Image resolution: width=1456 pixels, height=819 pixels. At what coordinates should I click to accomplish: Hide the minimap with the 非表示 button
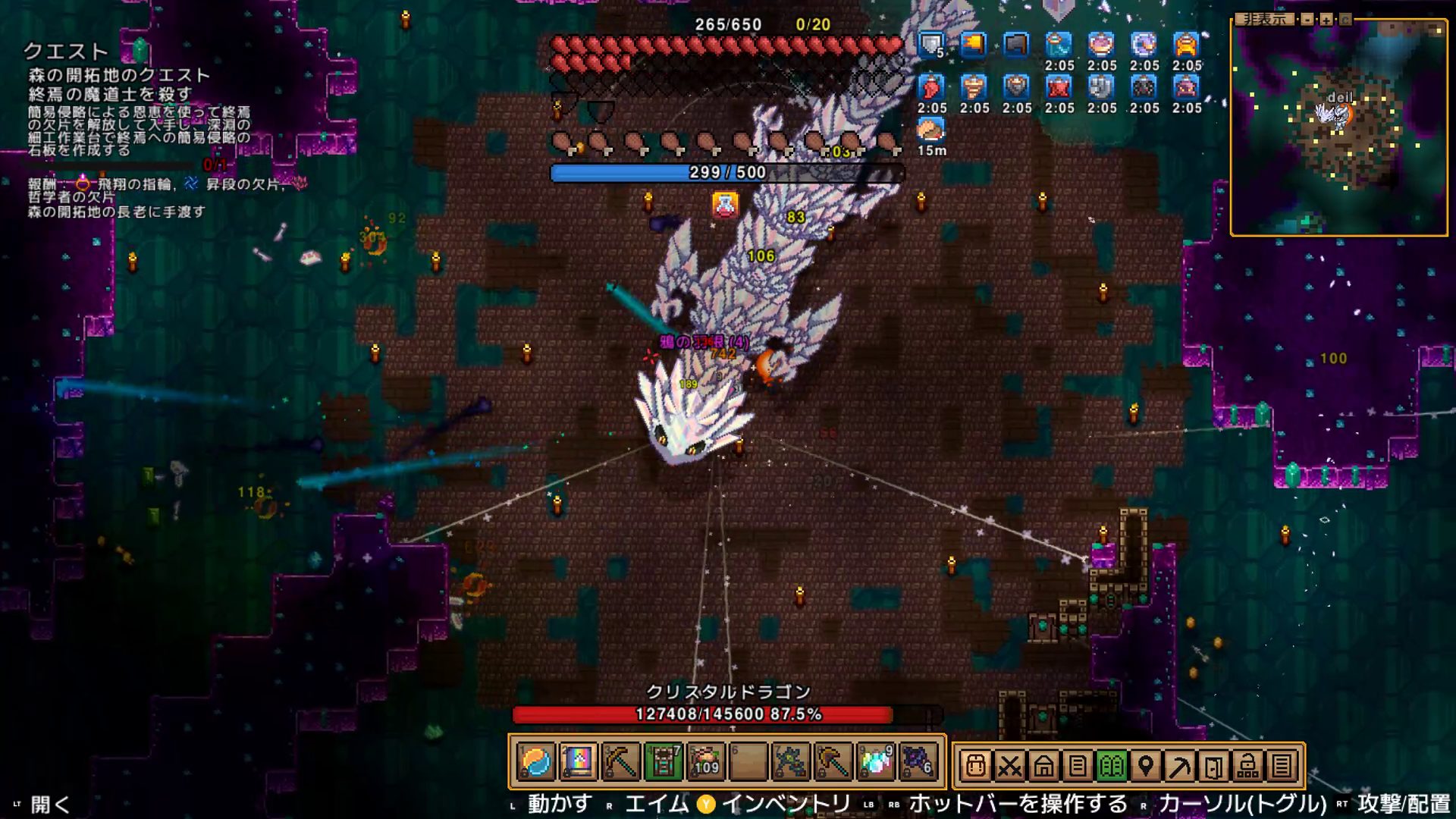coord(1264,20)
